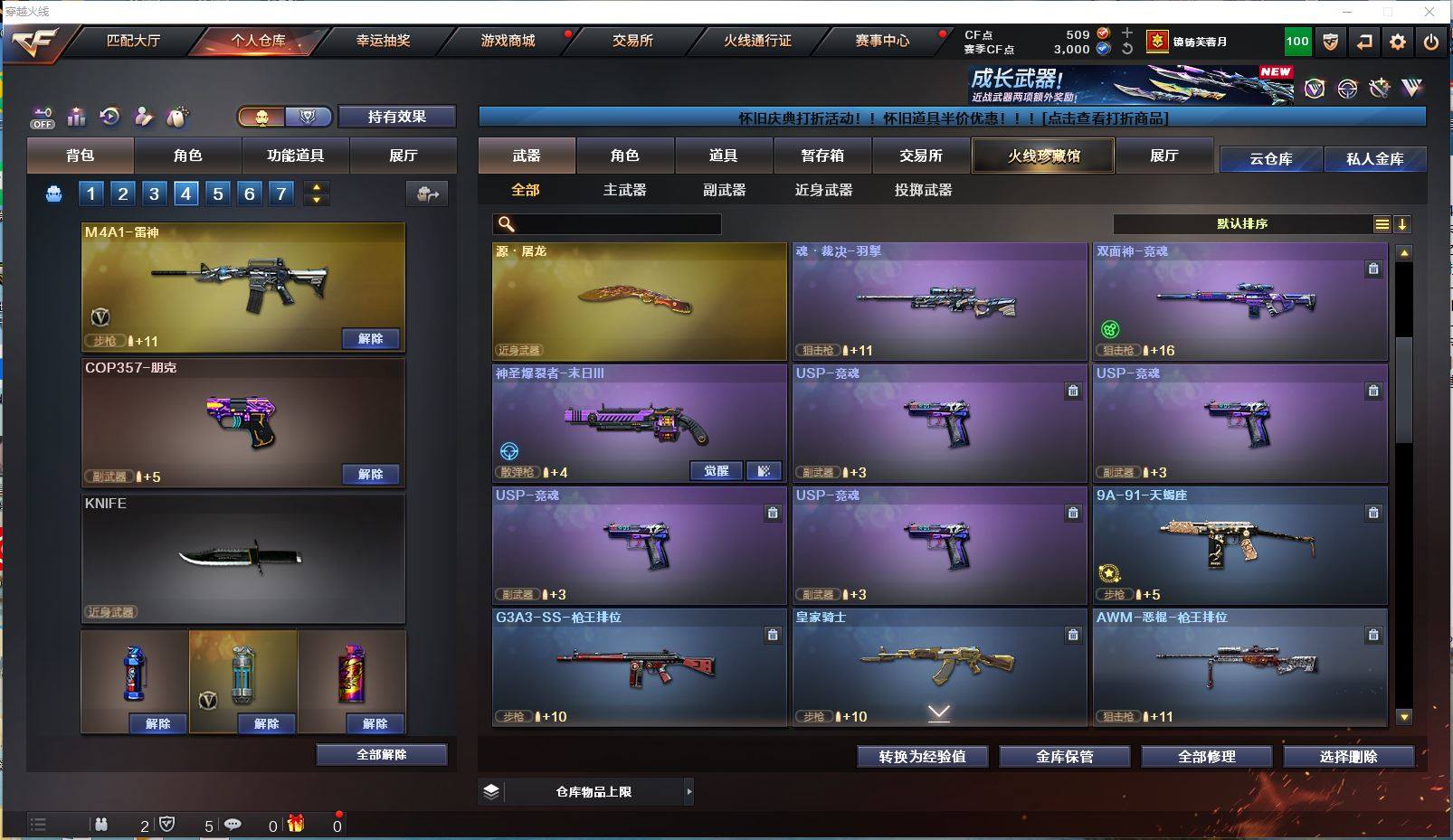This screenshot has width=1453, height=840.
Task: Open the 交易所 menu in top navigation
Action: tap(632, 41)
